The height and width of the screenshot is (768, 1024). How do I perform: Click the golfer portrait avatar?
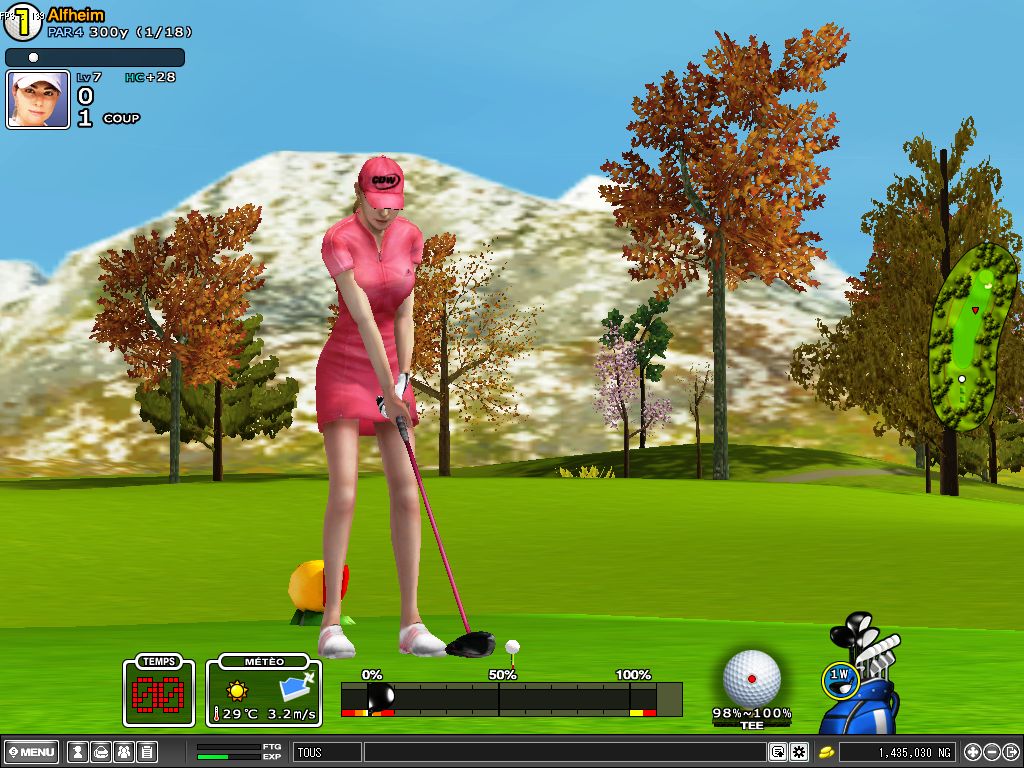(x=38, y=99)
